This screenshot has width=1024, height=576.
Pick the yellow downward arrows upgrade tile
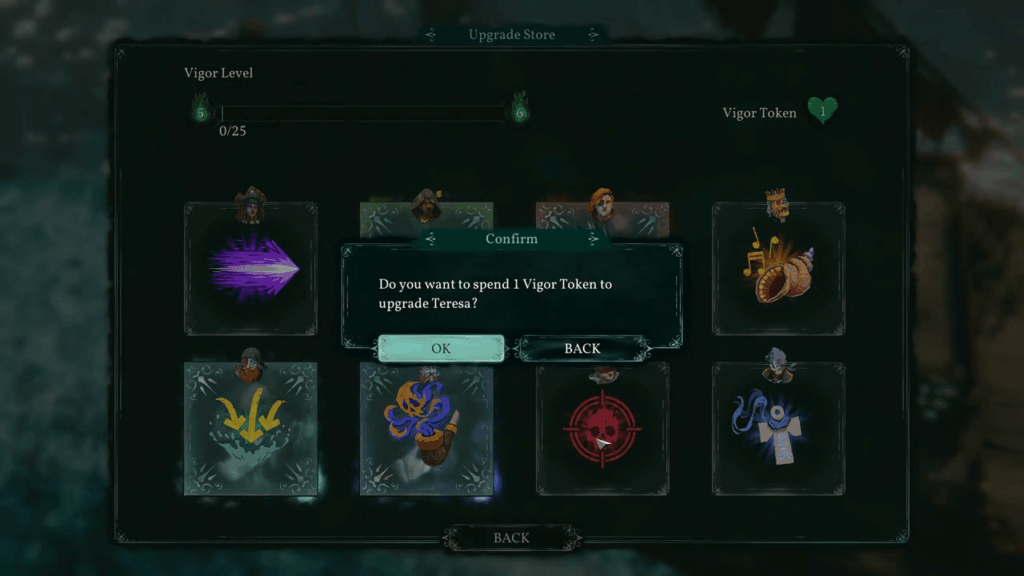tap(251, 428)
